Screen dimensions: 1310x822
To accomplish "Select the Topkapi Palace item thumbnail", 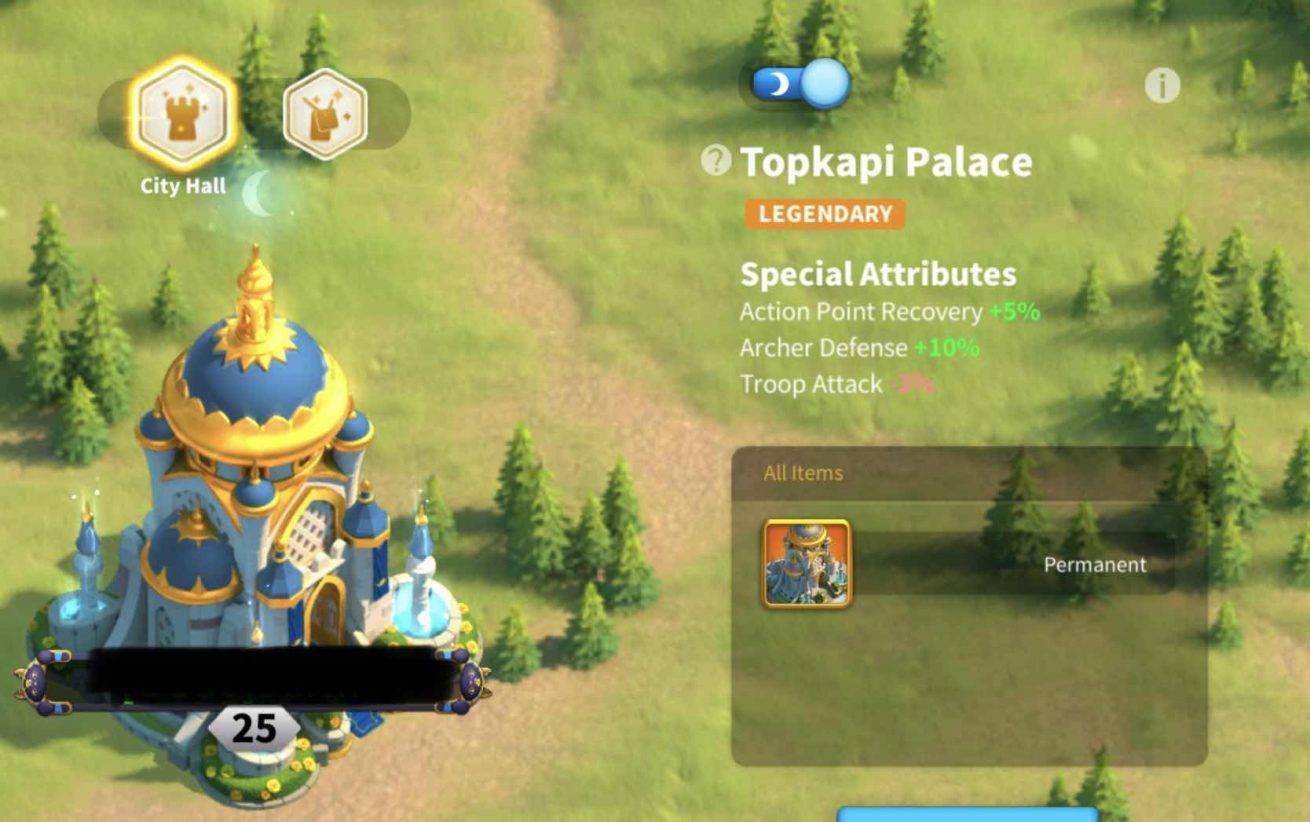I will [x=806, y=564].
